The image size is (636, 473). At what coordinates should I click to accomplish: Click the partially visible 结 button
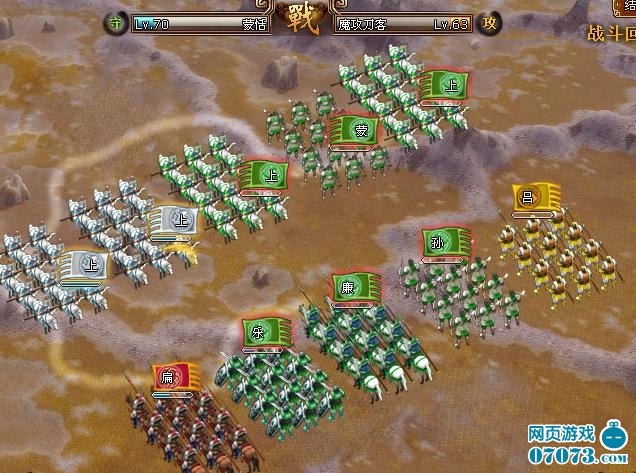625,9
